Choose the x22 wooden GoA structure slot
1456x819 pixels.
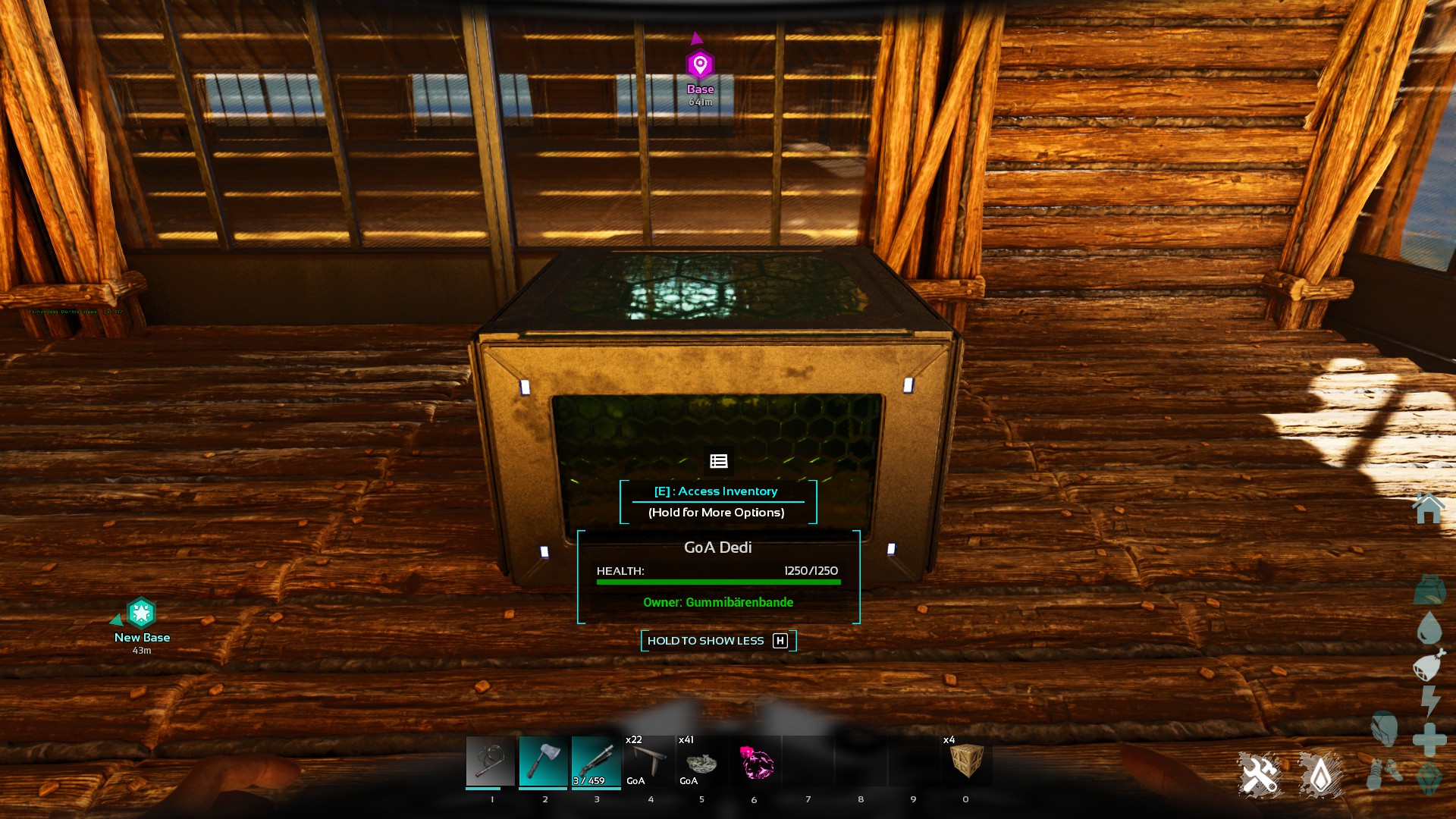(649, 761)
